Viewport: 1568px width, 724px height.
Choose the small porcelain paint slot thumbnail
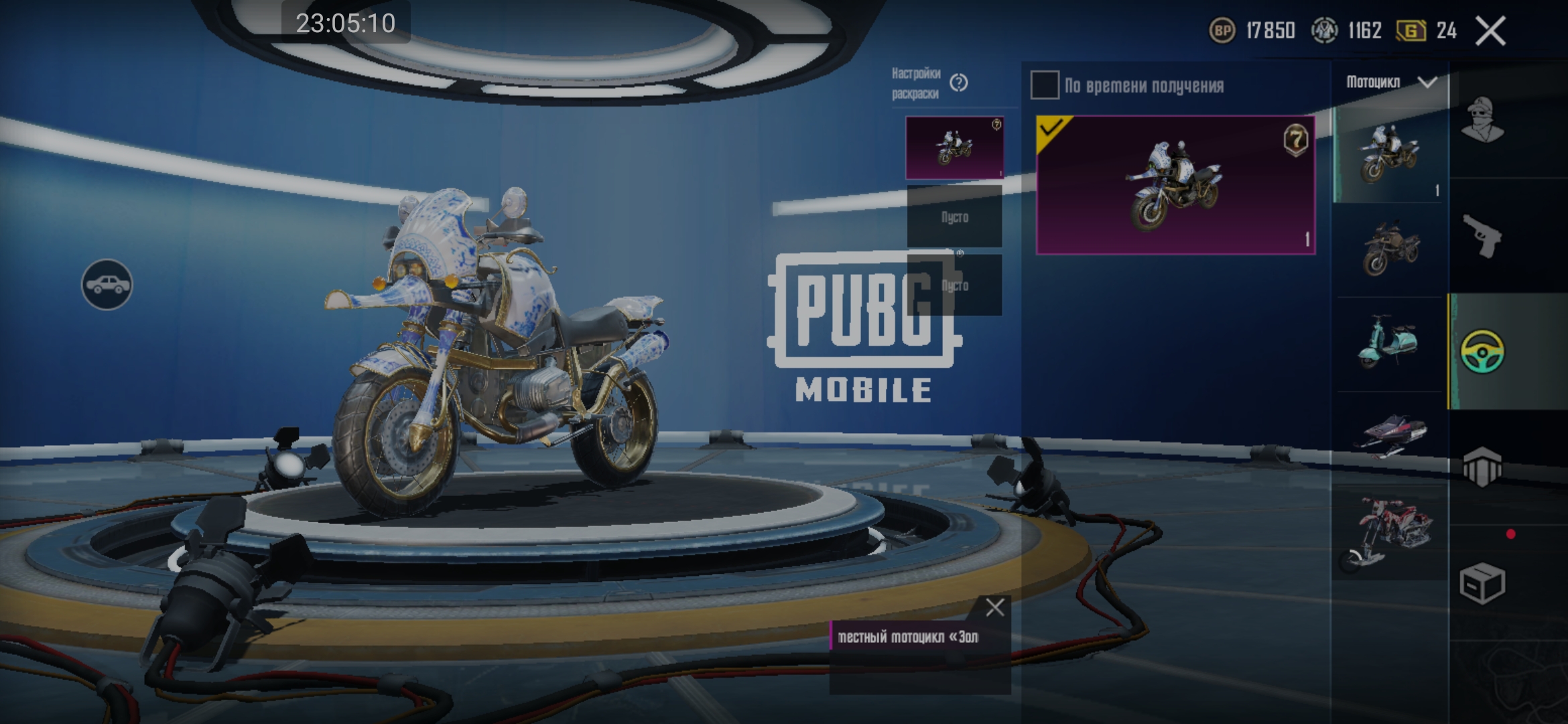pos(954,147)
